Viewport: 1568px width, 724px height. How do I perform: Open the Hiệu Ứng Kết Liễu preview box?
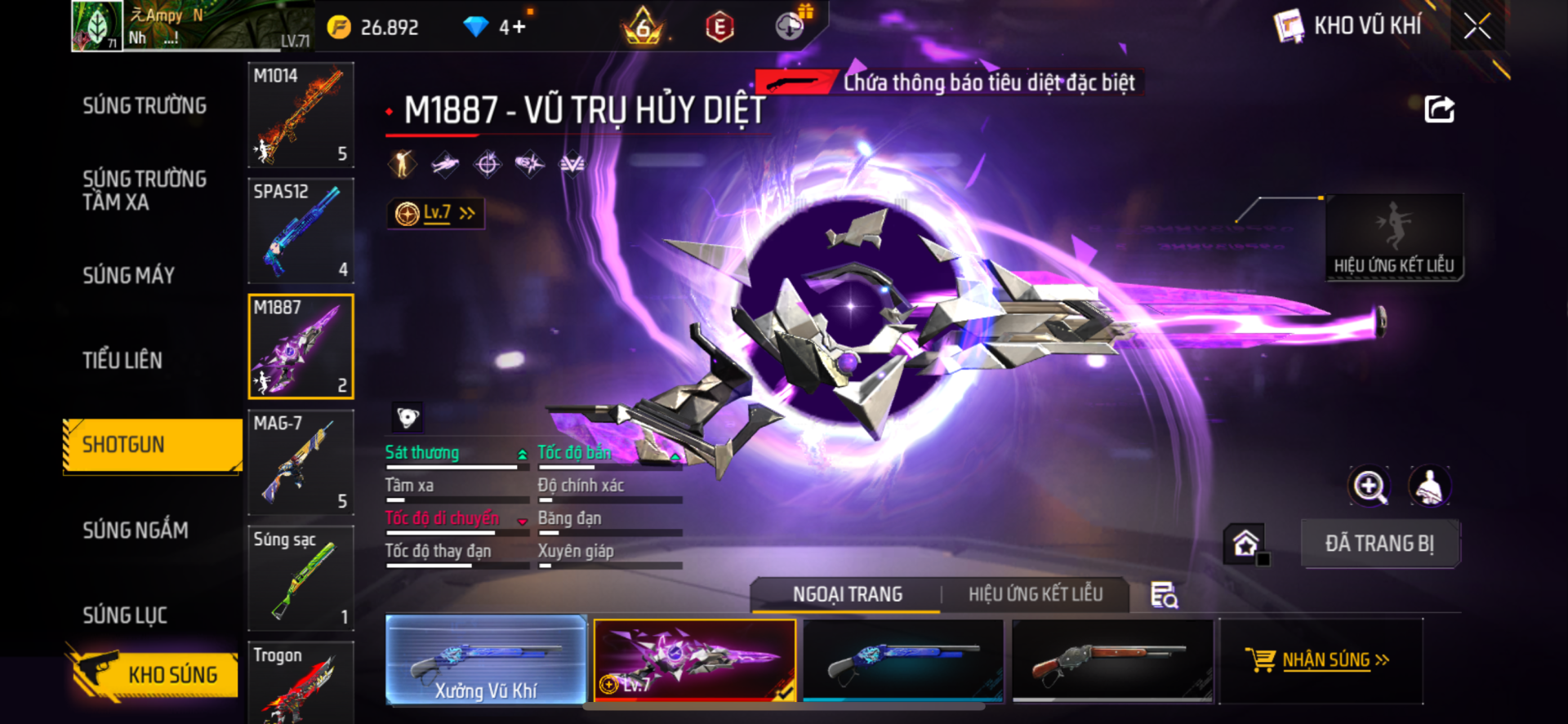(1393, 237)
